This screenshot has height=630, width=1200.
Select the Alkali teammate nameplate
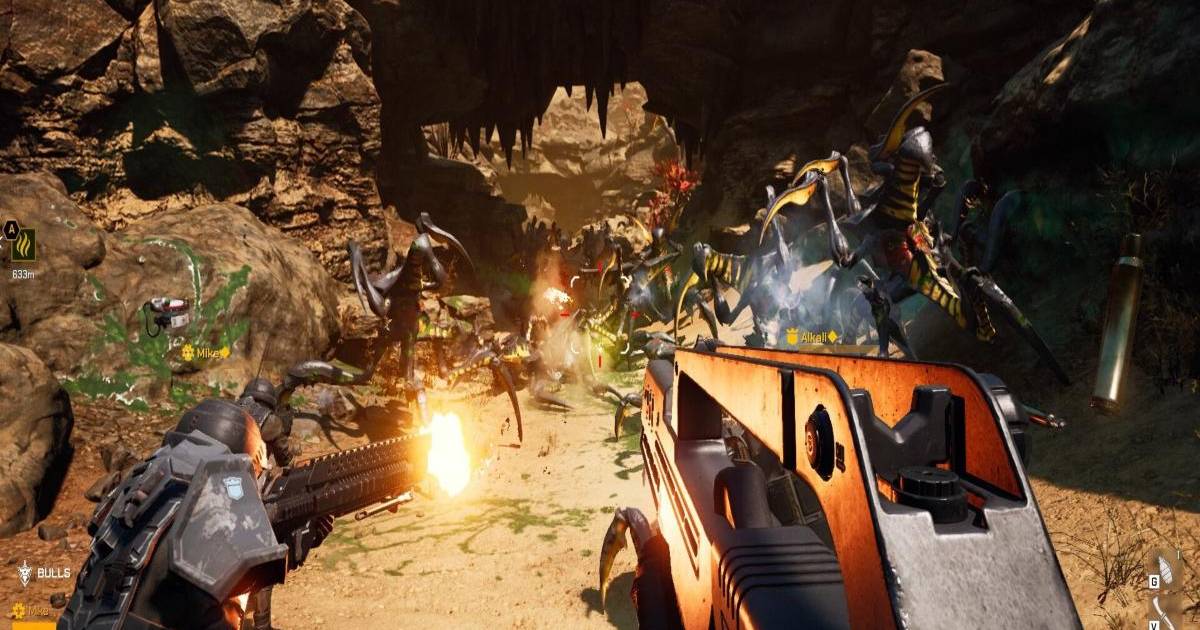[x=811, y=337]
